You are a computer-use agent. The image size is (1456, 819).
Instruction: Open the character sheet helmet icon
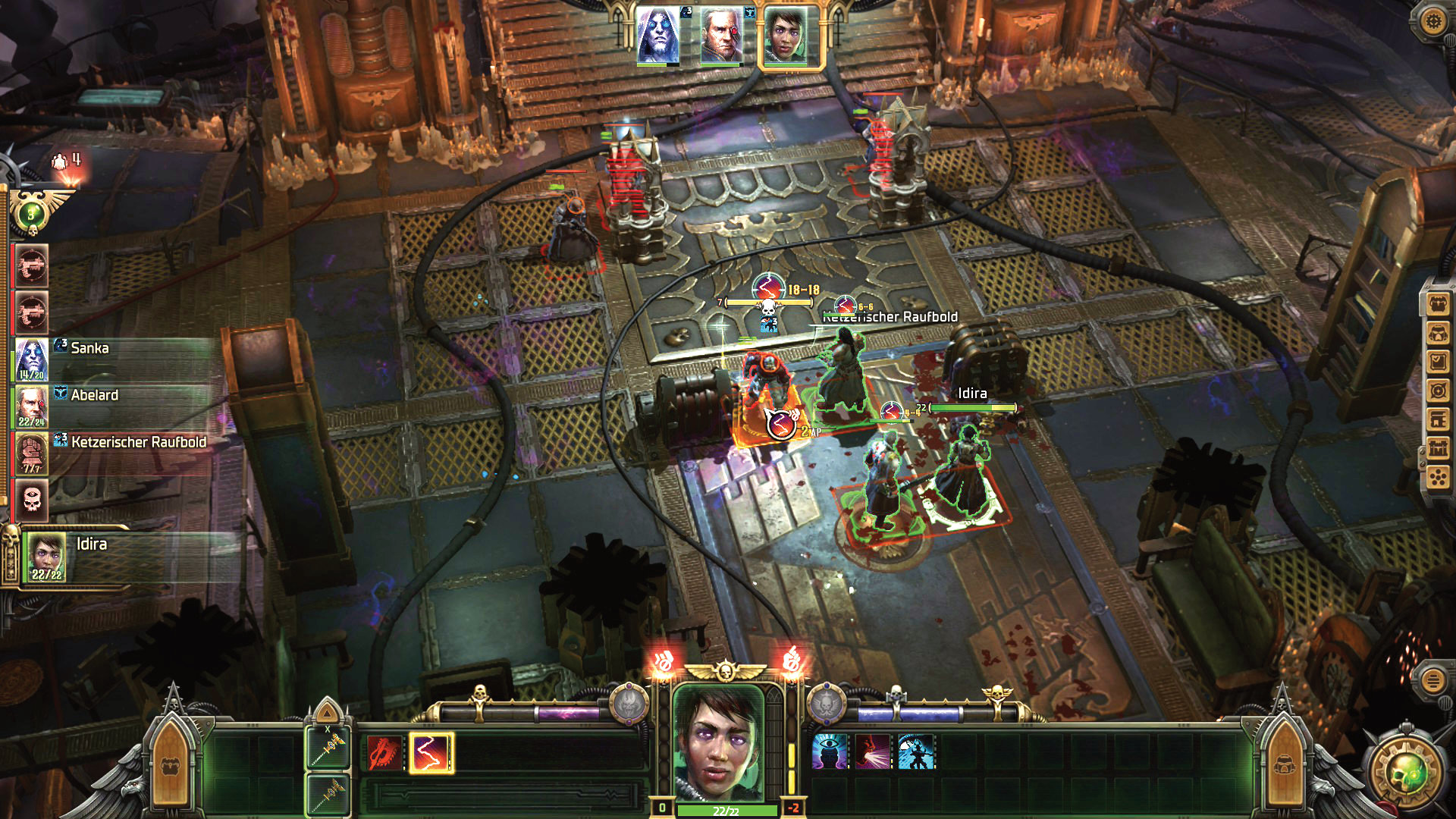pyautogui.click(x=1438, y=334)
